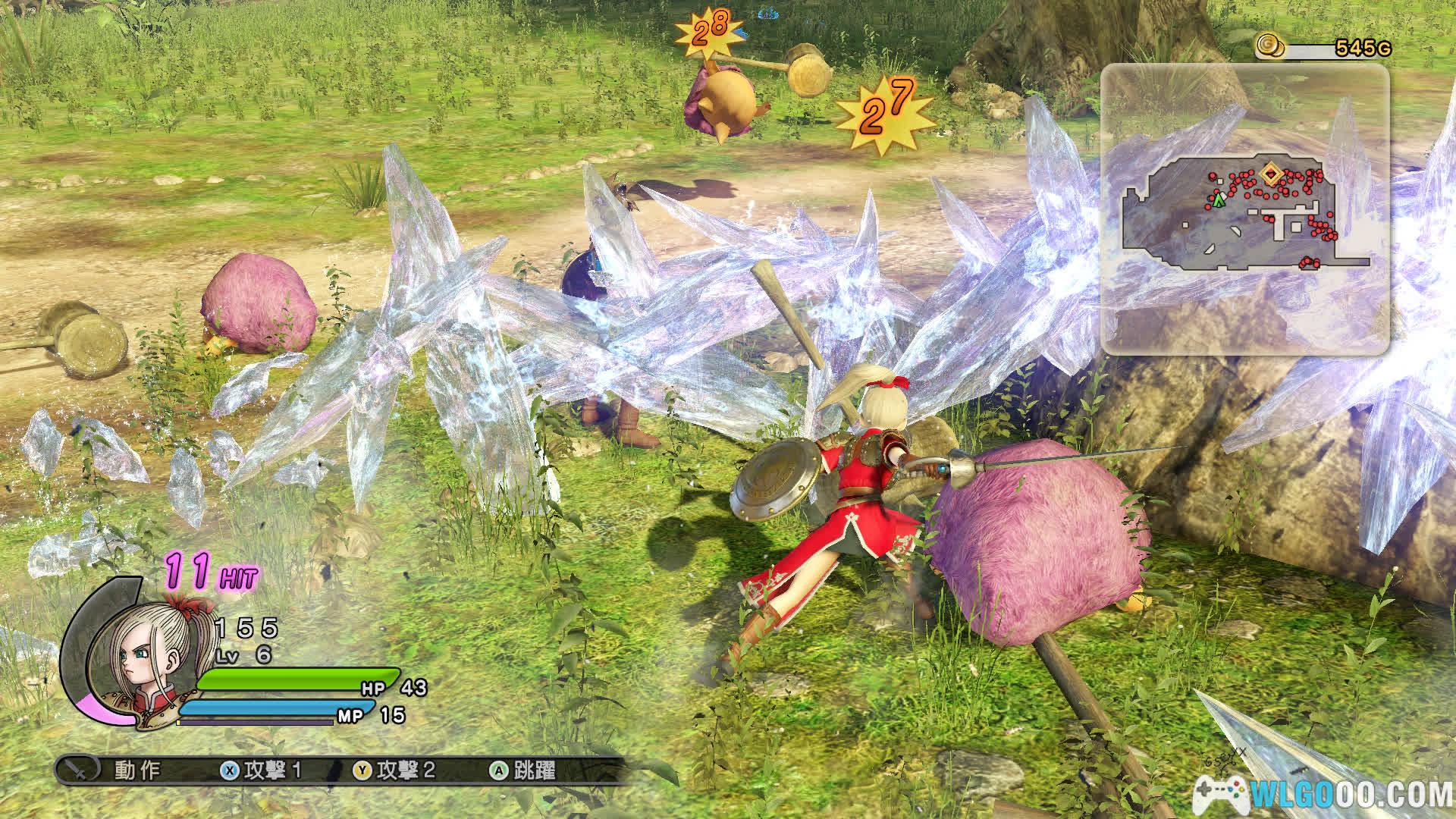
Task: Select the orange diamond objective marker on minimap
Action: coord(1270,174)
